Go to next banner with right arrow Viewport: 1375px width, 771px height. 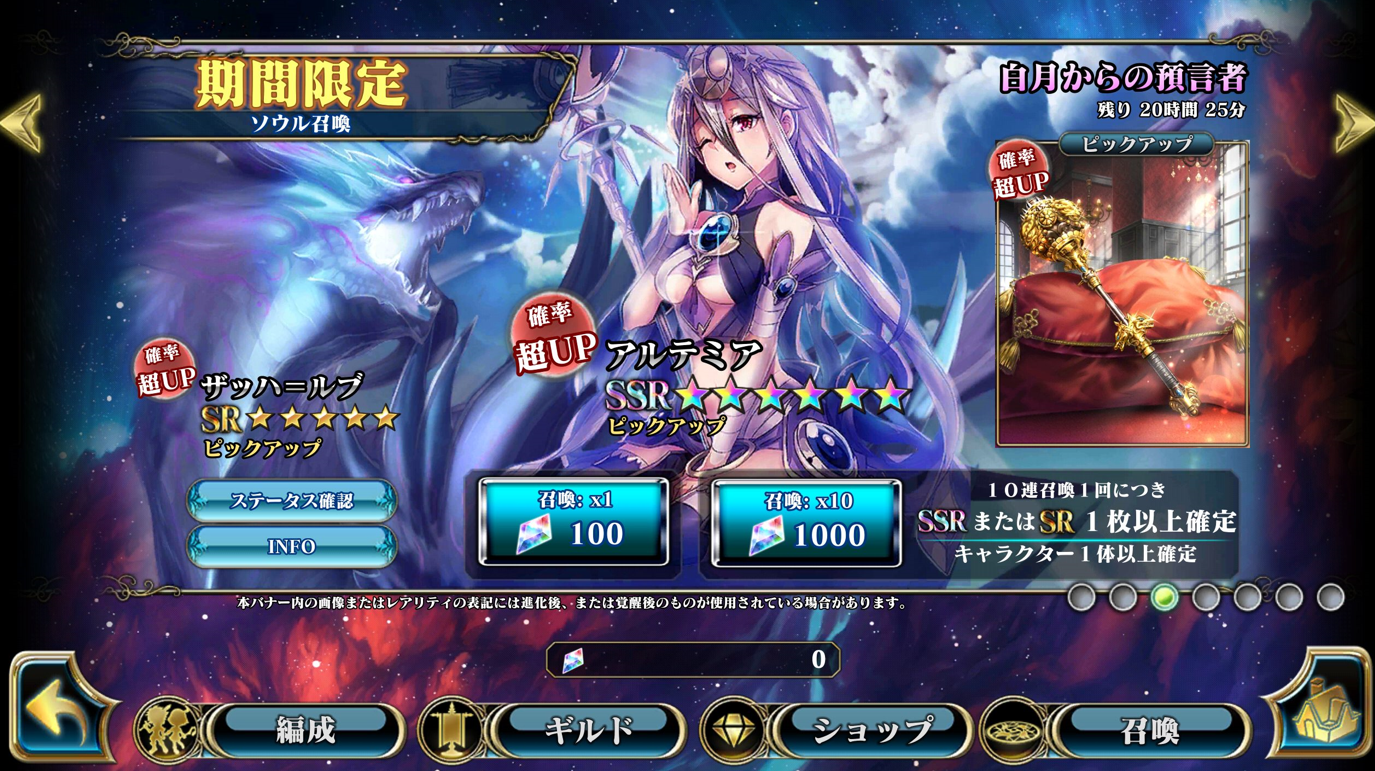coord(1353,123)
